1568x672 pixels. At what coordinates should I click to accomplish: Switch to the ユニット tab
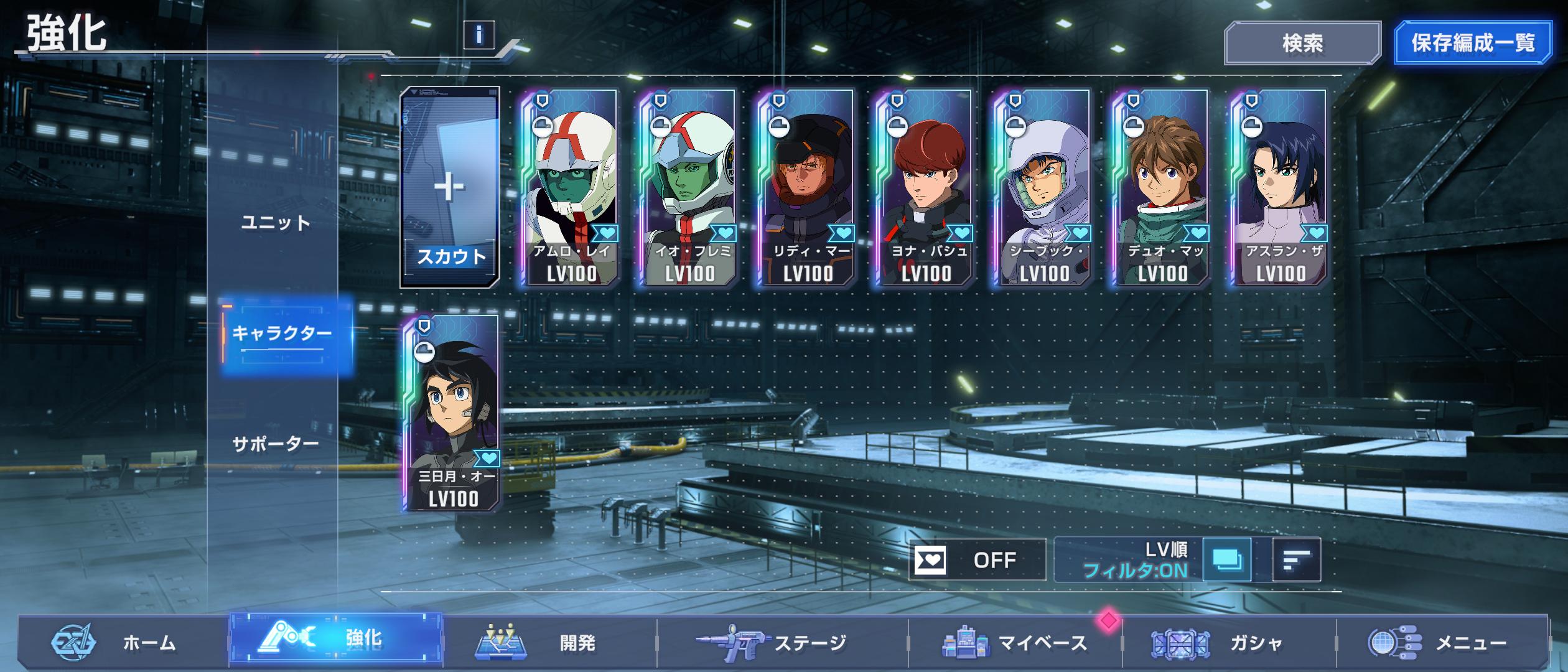pyautogui.click(x=276, y=223)
